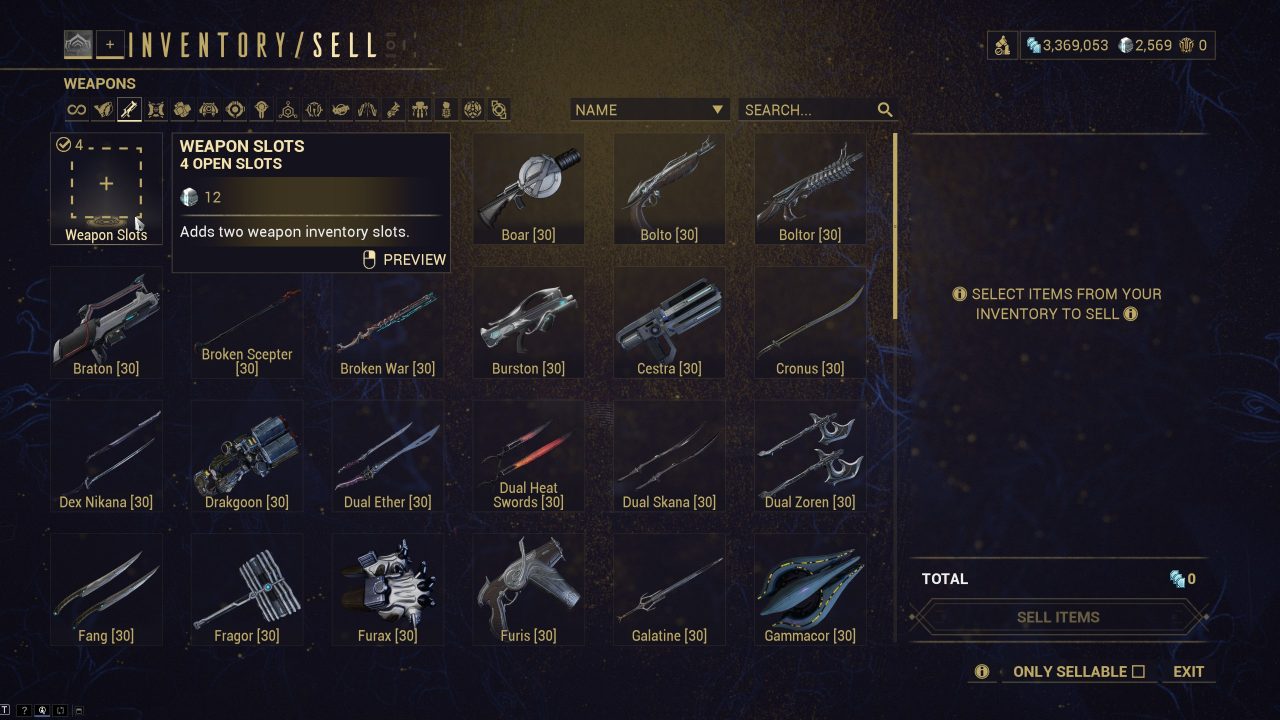Choose the Broken War sword
This screenshot has width=1280, height=720.
388,322
